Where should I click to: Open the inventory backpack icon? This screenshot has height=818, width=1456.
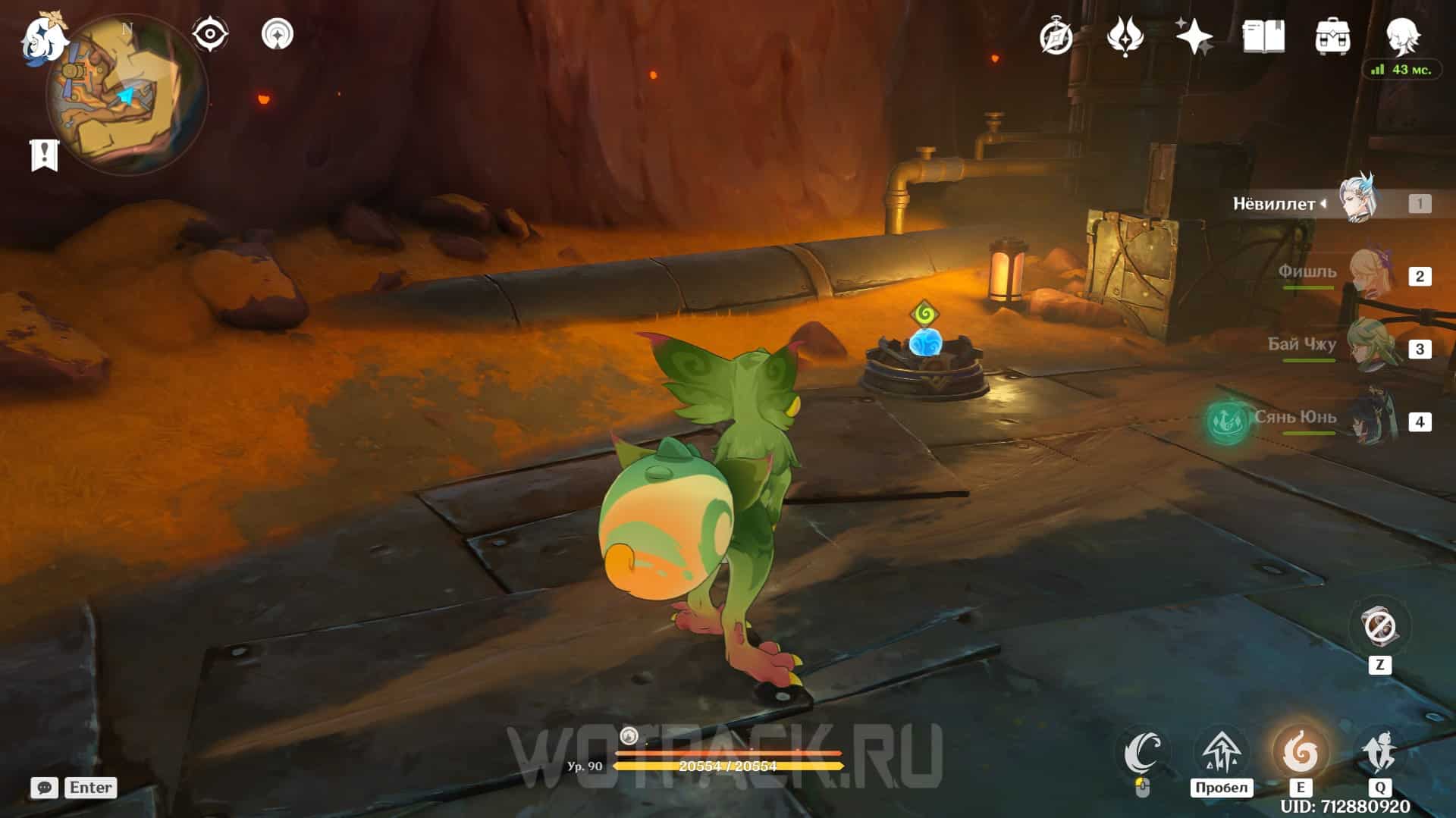click(x=1332, y=36)
